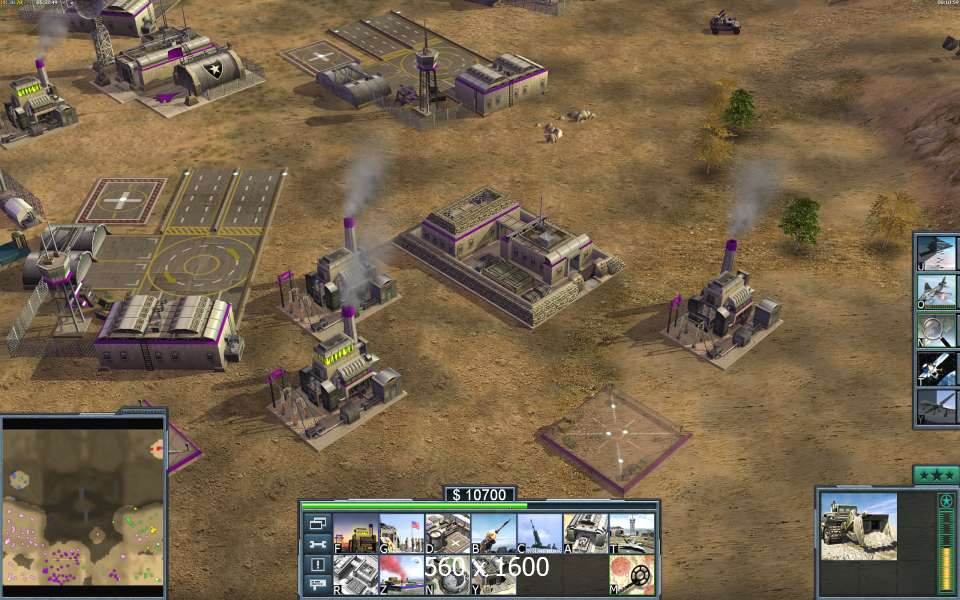
Task: Select the strategy center build icon (R)
Action: tap(355, 575)
